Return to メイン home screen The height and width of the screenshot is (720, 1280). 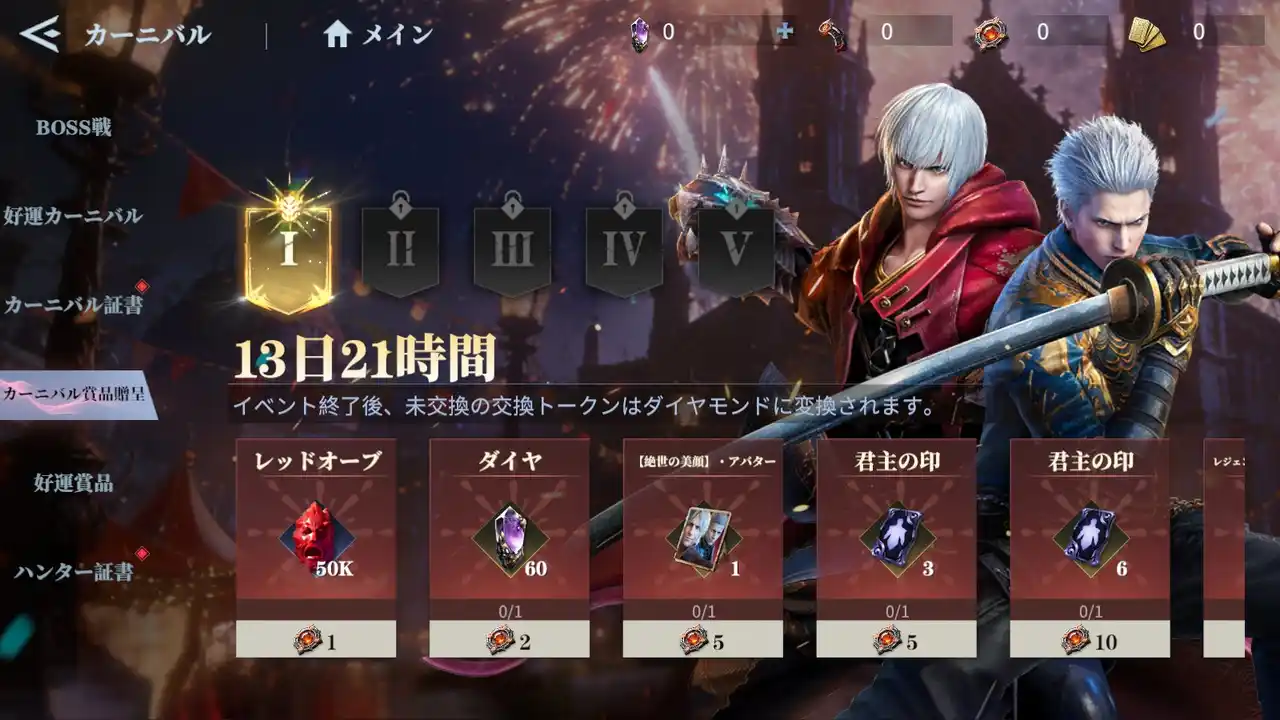coord(379,35)
